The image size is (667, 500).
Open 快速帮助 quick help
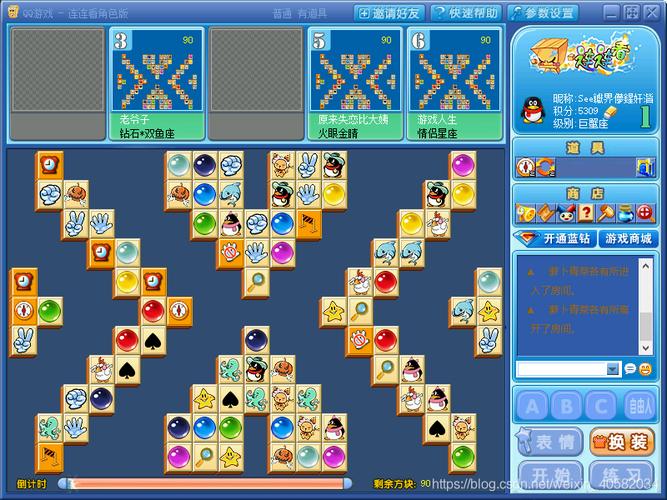[465, 13]
